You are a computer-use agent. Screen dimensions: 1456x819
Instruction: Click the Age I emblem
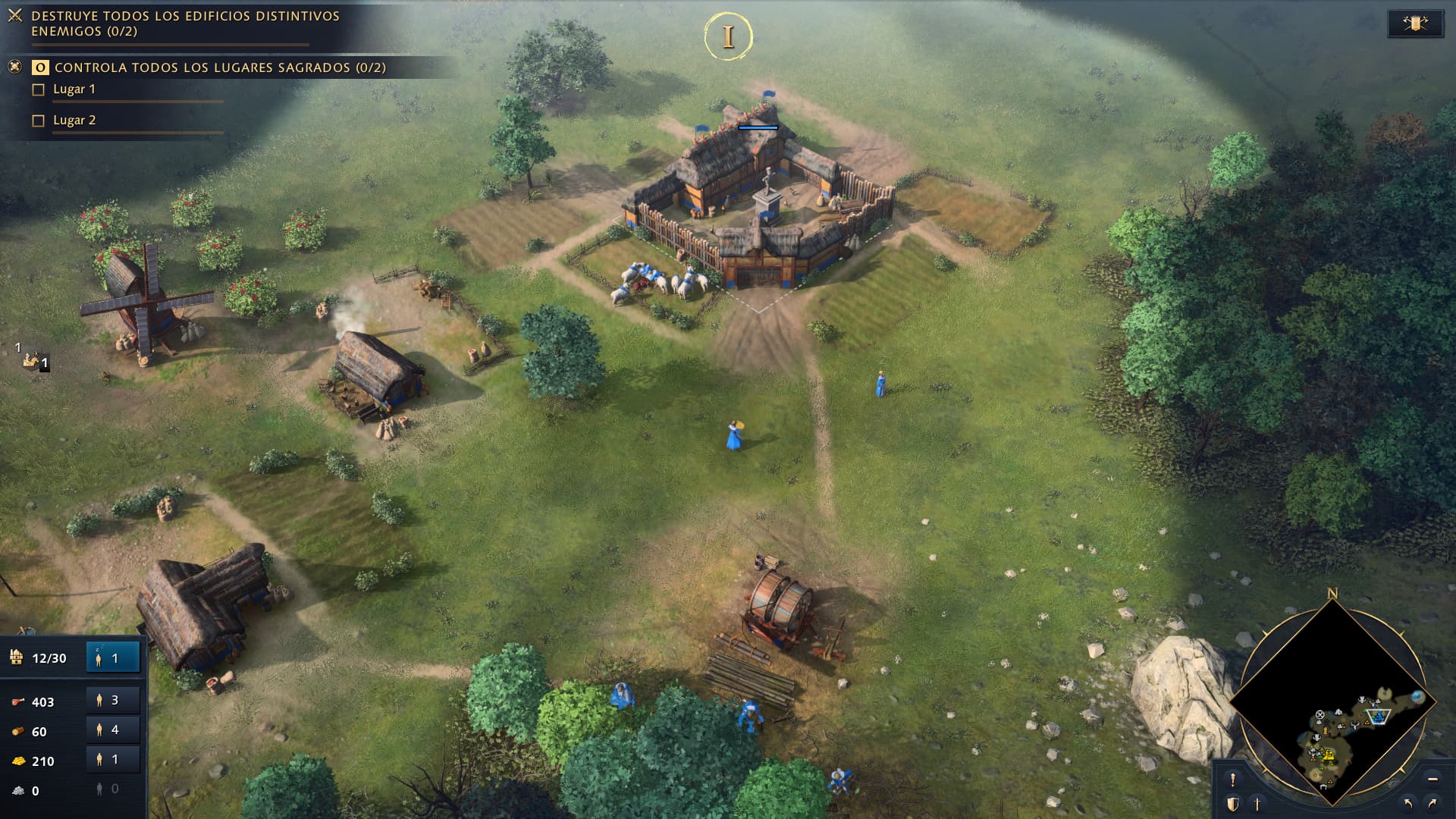coord(728,36)
